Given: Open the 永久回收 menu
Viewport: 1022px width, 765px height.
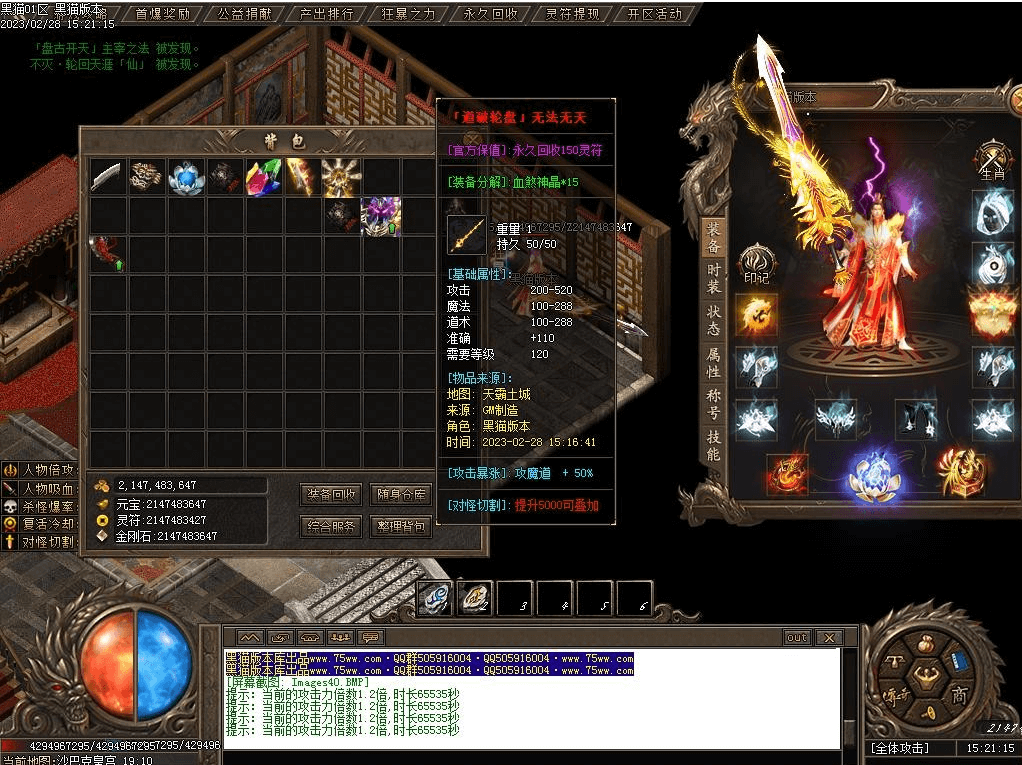Looking at the screenshot, I should tap(491, 14).
